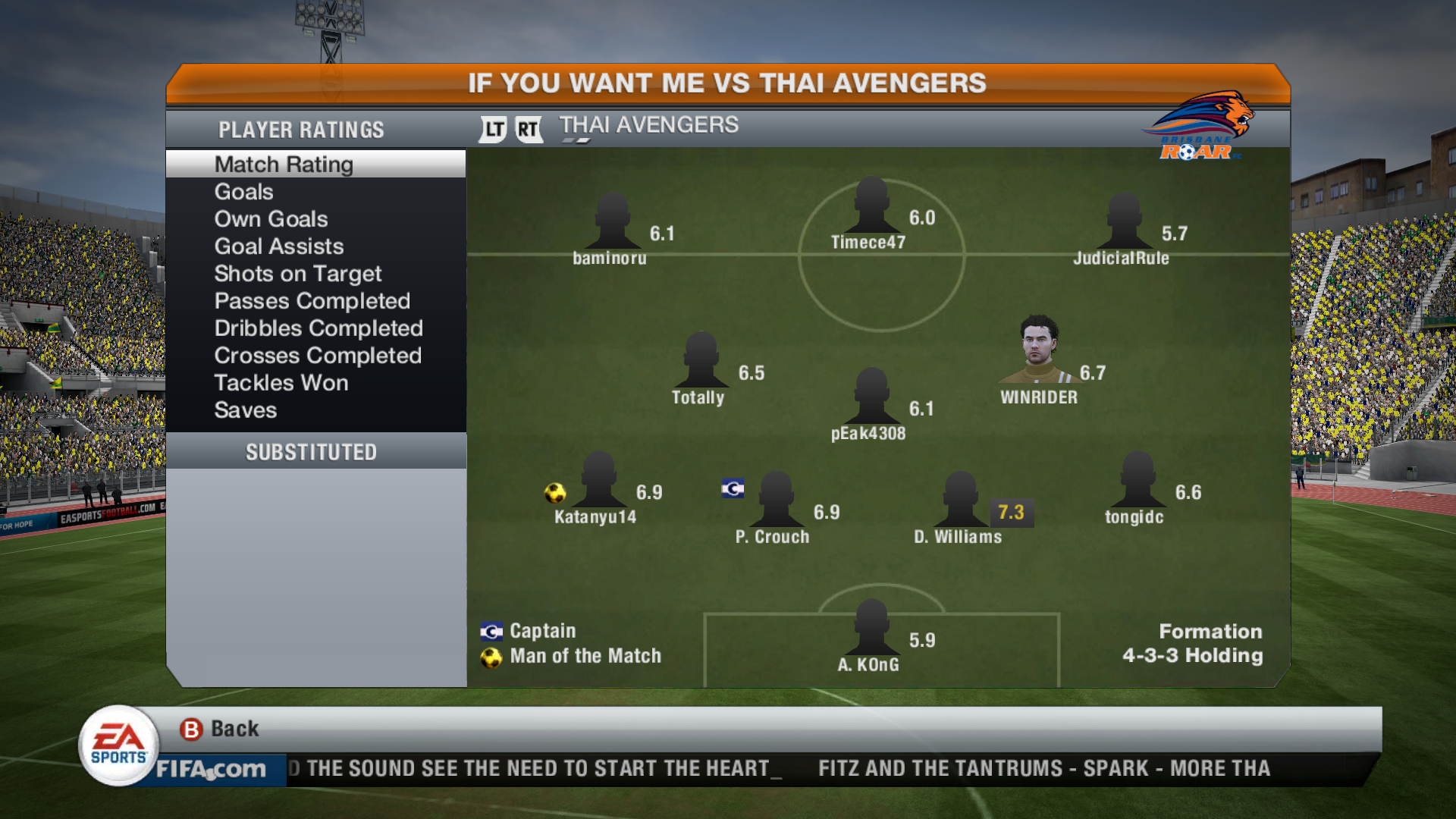The image size is (1456, 819).
Task: Select Shots on Target stat
Action: coord(297,274)
